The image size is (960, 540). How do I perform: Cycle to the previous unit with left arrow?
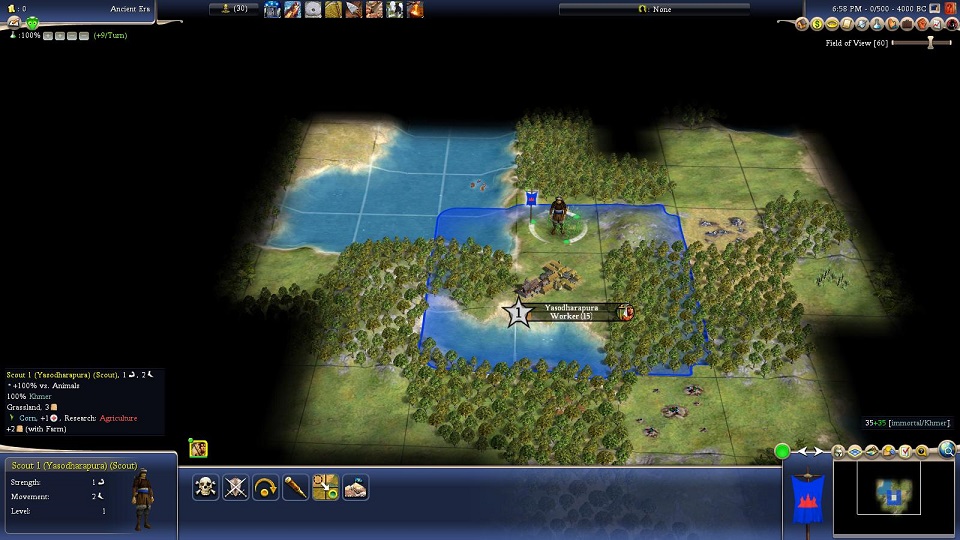(x=802, y=452)
